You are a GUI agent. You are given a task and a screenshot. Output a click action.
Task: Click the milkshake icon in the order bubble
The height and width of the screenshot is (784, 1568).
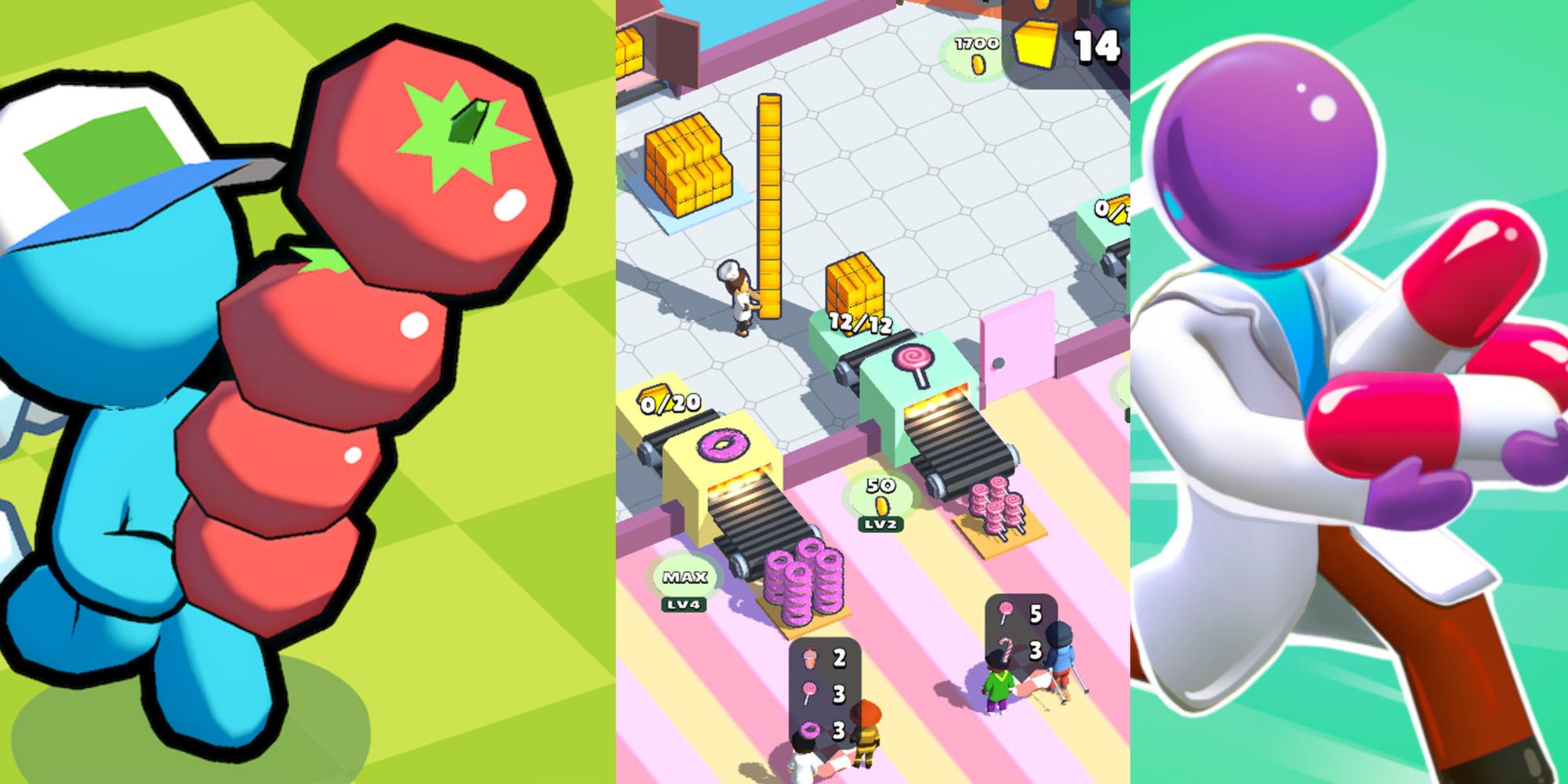point(808,659)
